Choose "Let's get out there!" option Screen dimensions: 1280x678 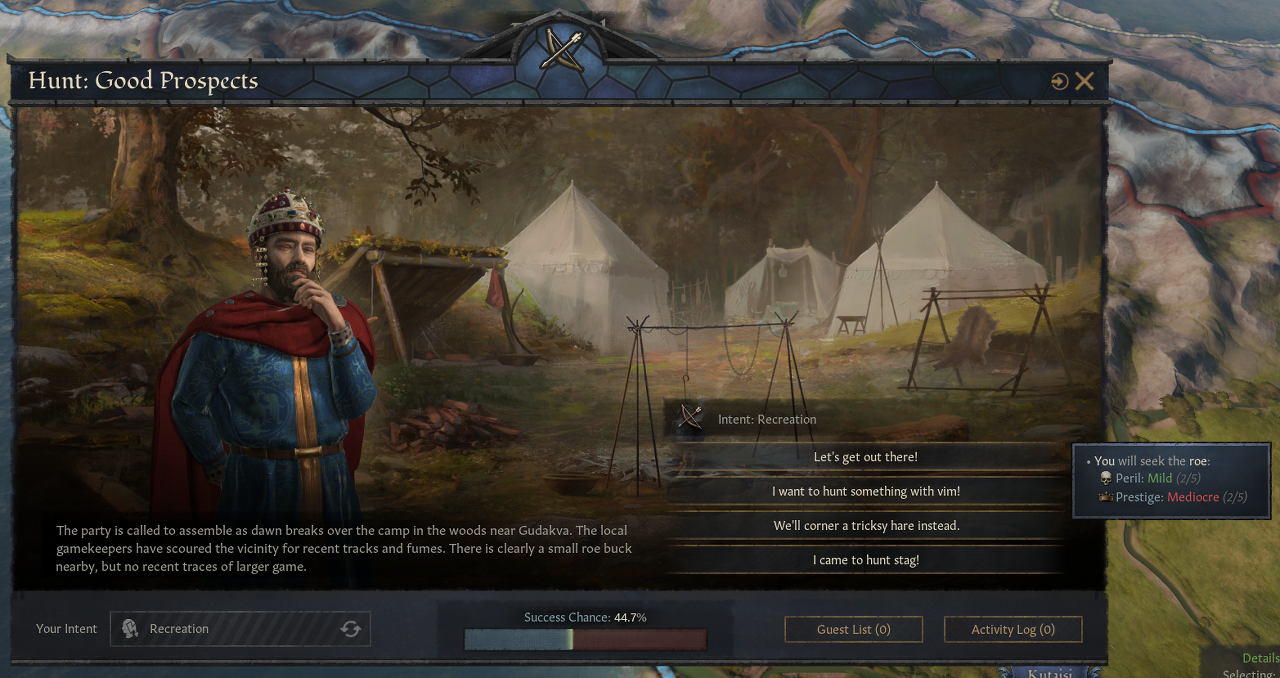tap(865, 457)
